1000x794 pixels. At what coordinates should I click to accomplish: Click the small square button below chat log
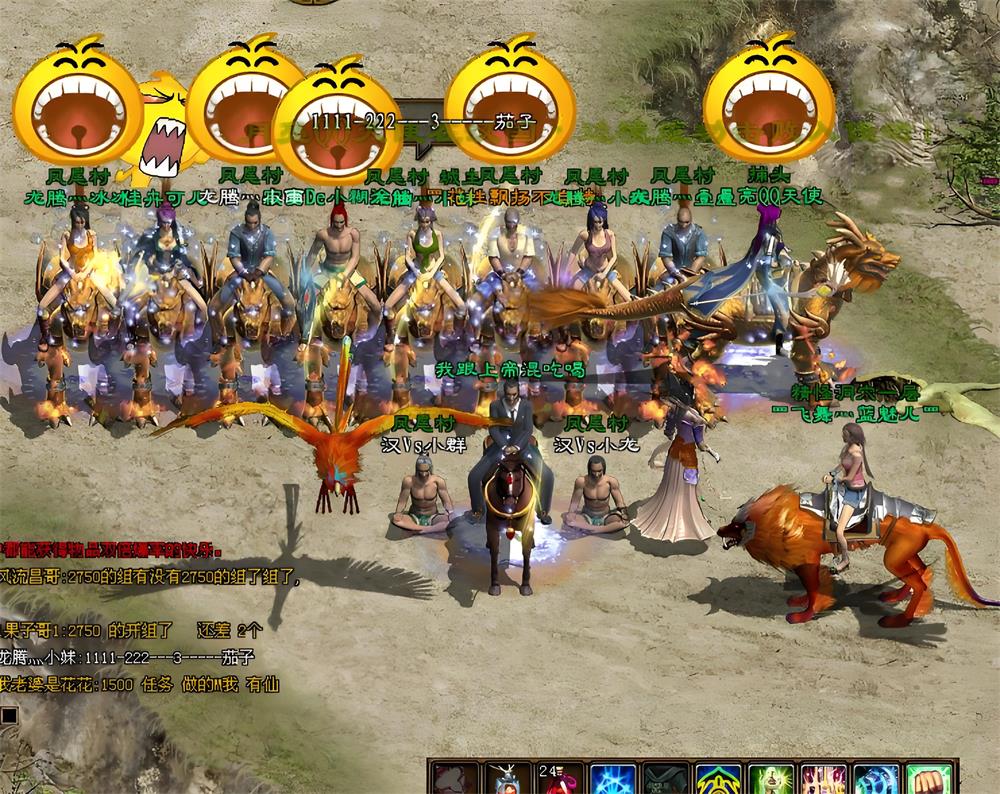point(8,713)
